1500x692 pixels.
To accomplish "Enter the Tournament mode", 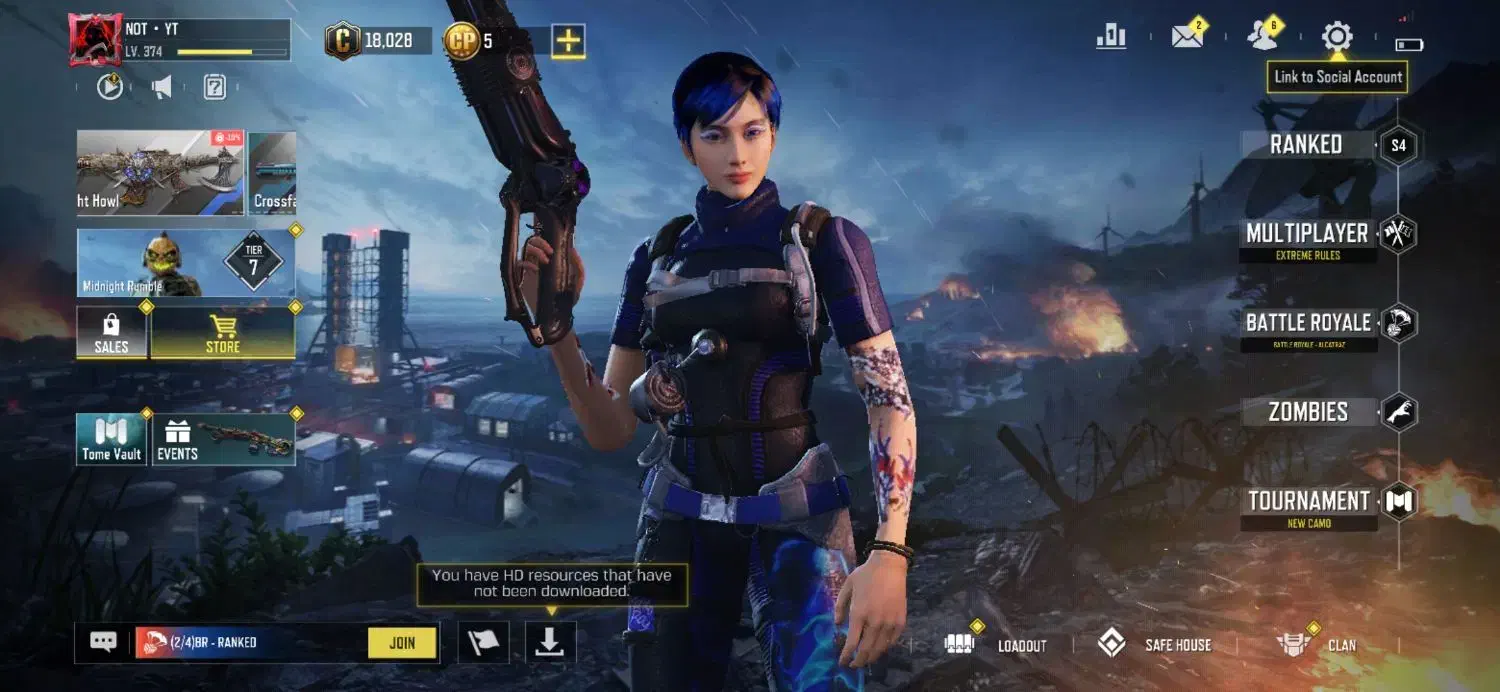I will click(1308, 501).
